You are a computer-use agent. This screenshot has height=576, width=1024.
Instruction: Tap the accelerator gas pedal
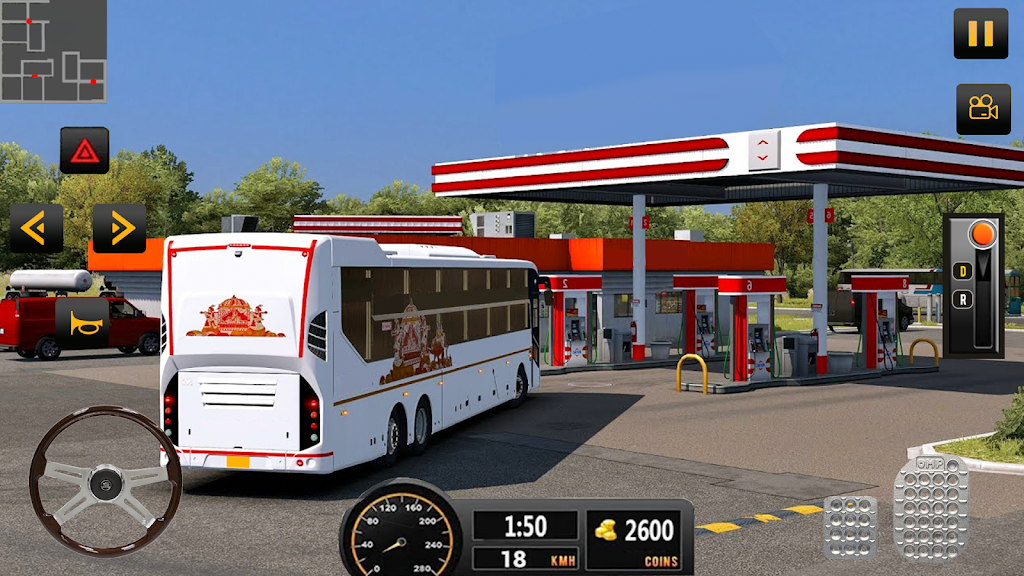click(930, 507)
